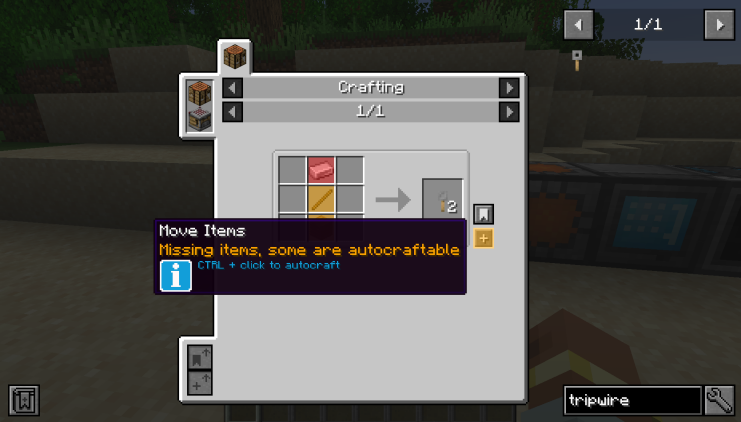Click the pink ingot ingredient slot
741x422 pixels.
pyautogui.click(x=321, y=170)
